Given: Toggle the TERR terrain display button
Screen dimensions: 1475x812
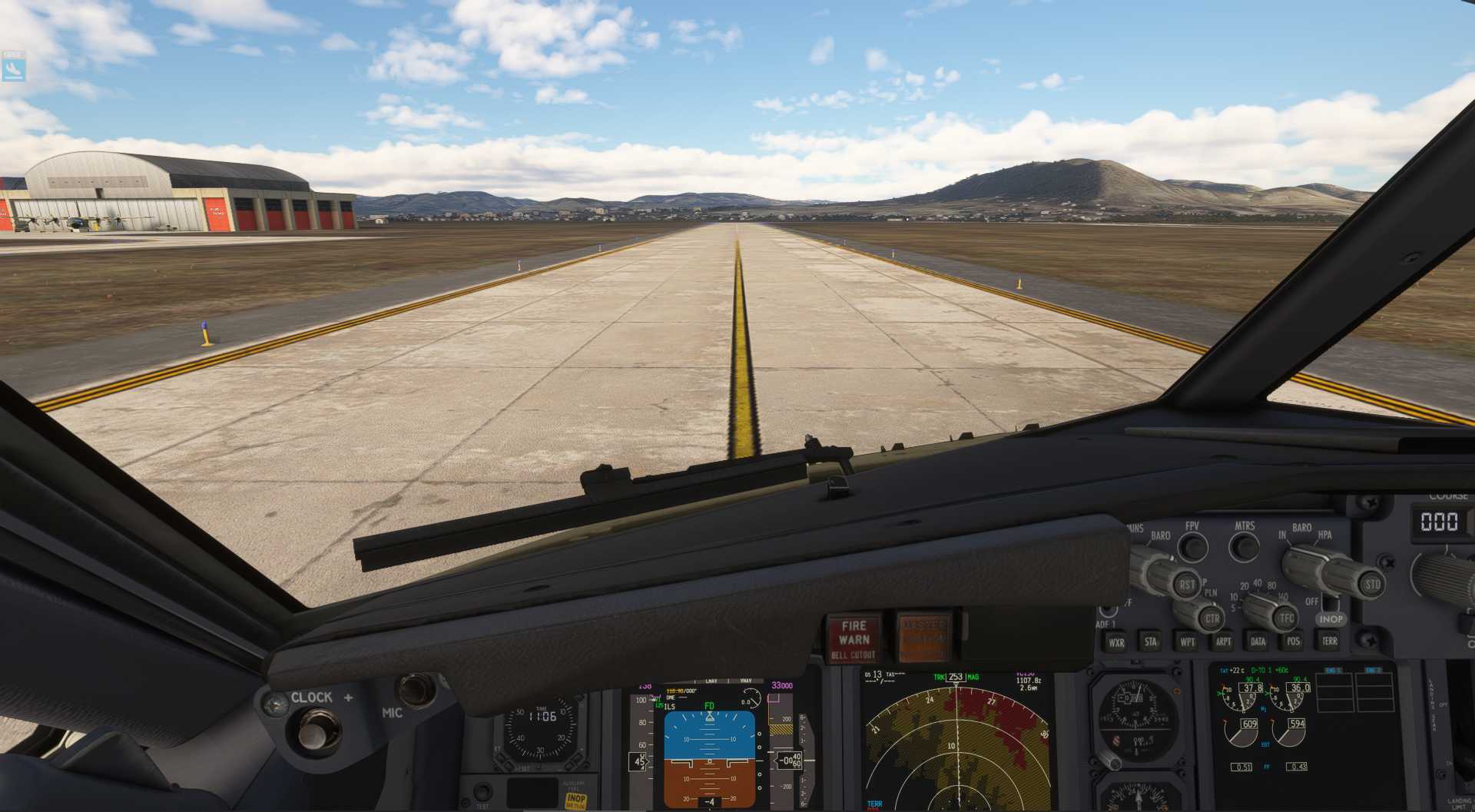Looking at the screenshot, I should 1329,641.
